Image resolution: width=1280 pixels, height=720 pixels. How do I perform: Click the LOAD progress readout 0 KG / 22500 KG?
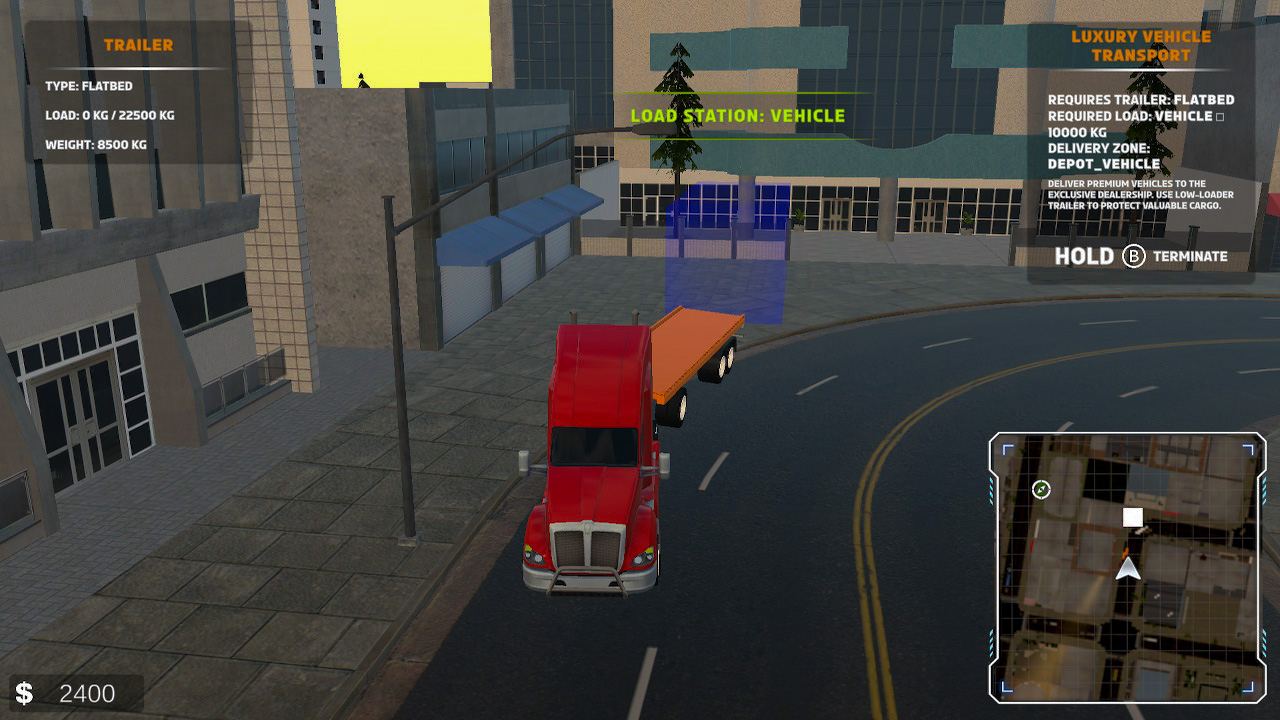(x=110, y=114)
